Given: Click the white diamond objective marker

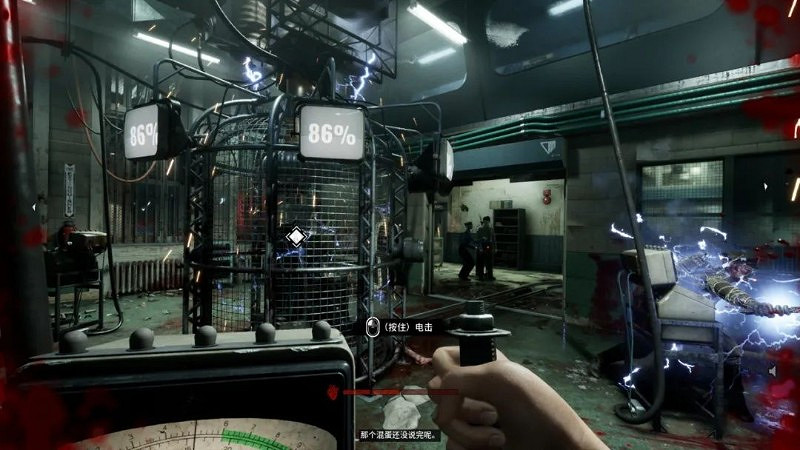Looking at the screenshot, I should coord(296,237).
